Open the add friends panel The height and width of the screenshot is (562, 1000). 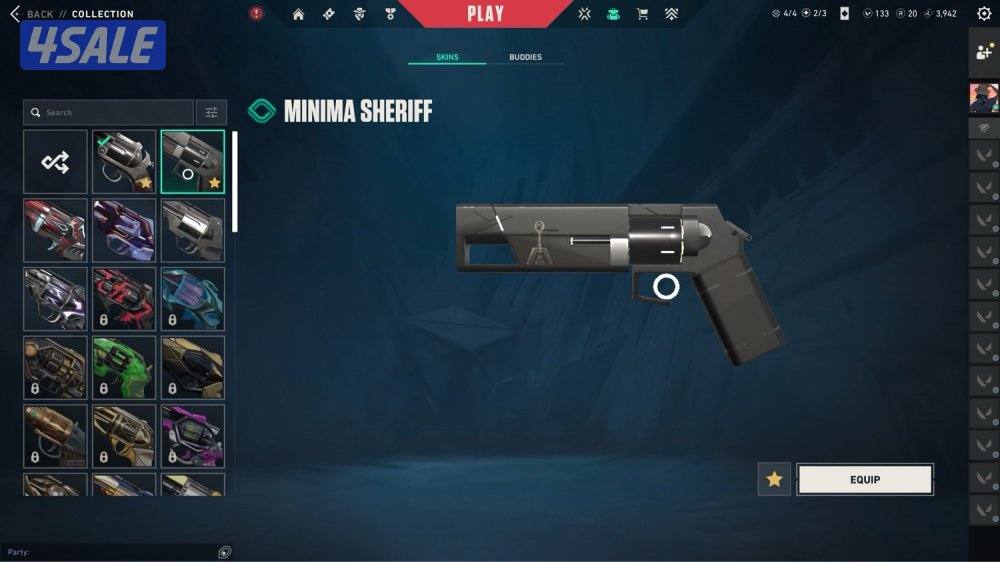click(984, 55)
